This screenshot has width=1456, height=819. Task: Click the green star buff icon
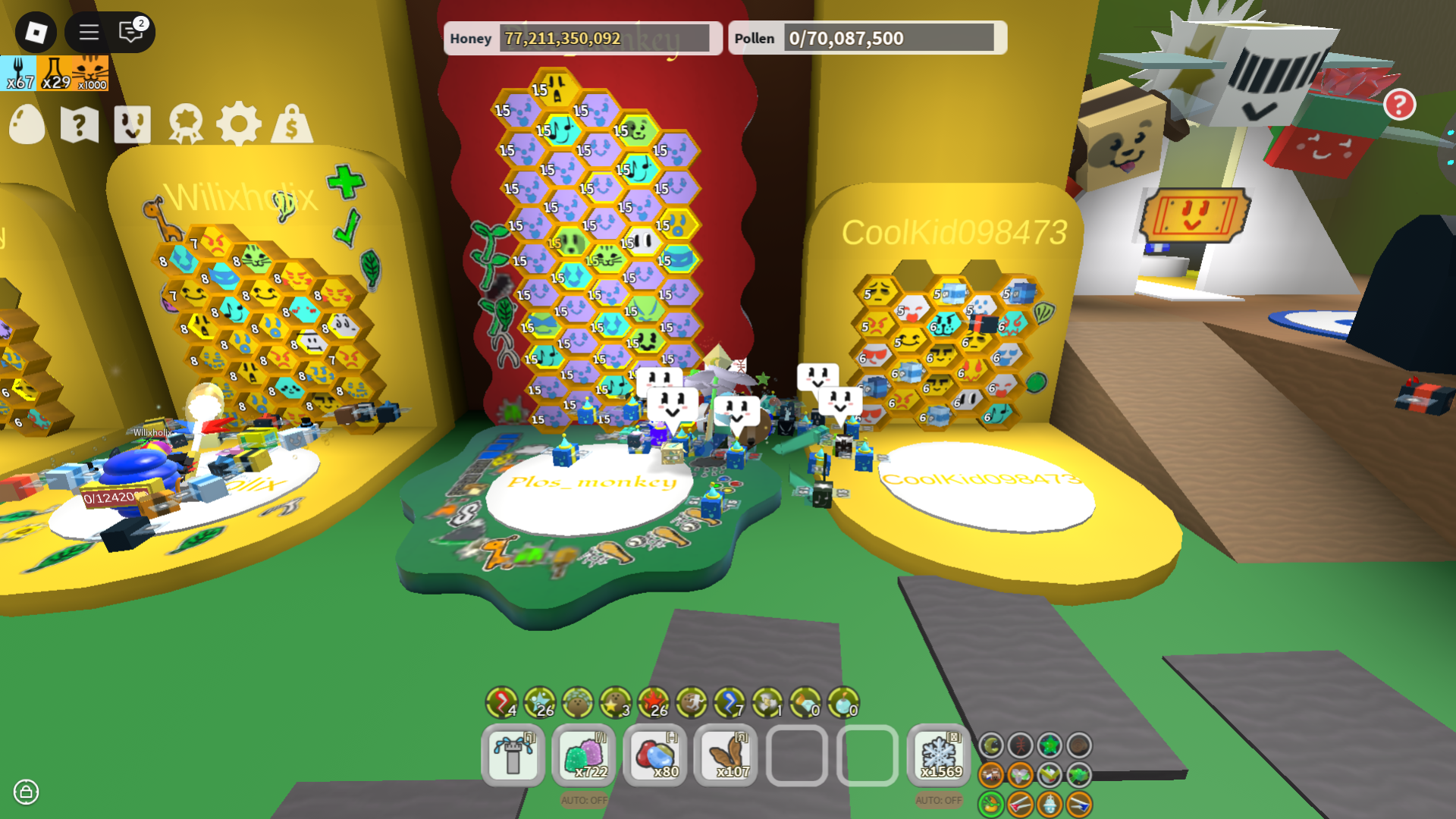tap(1050, 745)
